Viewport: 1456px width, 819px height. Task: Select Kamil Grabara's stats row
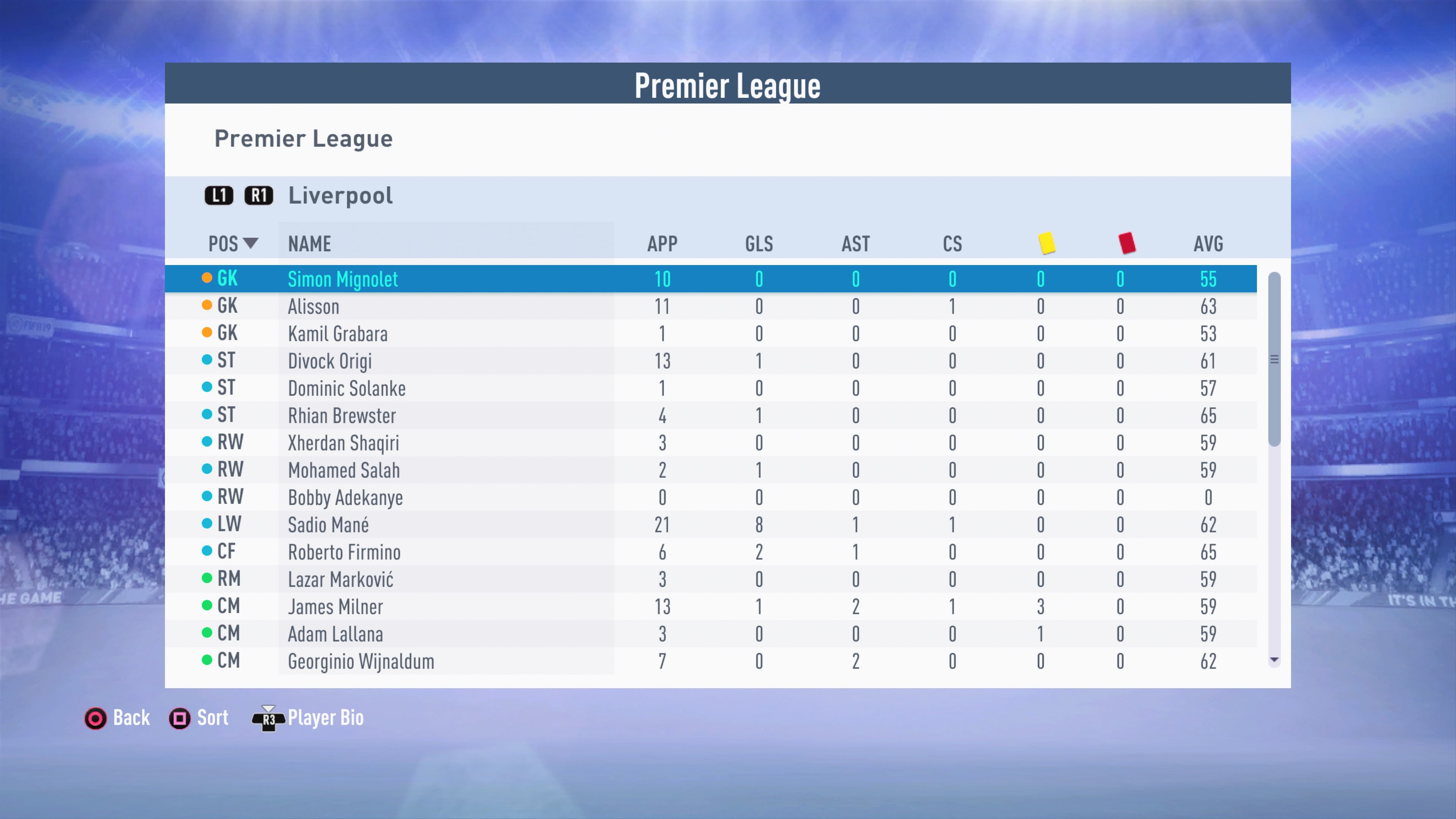[337, 334]
